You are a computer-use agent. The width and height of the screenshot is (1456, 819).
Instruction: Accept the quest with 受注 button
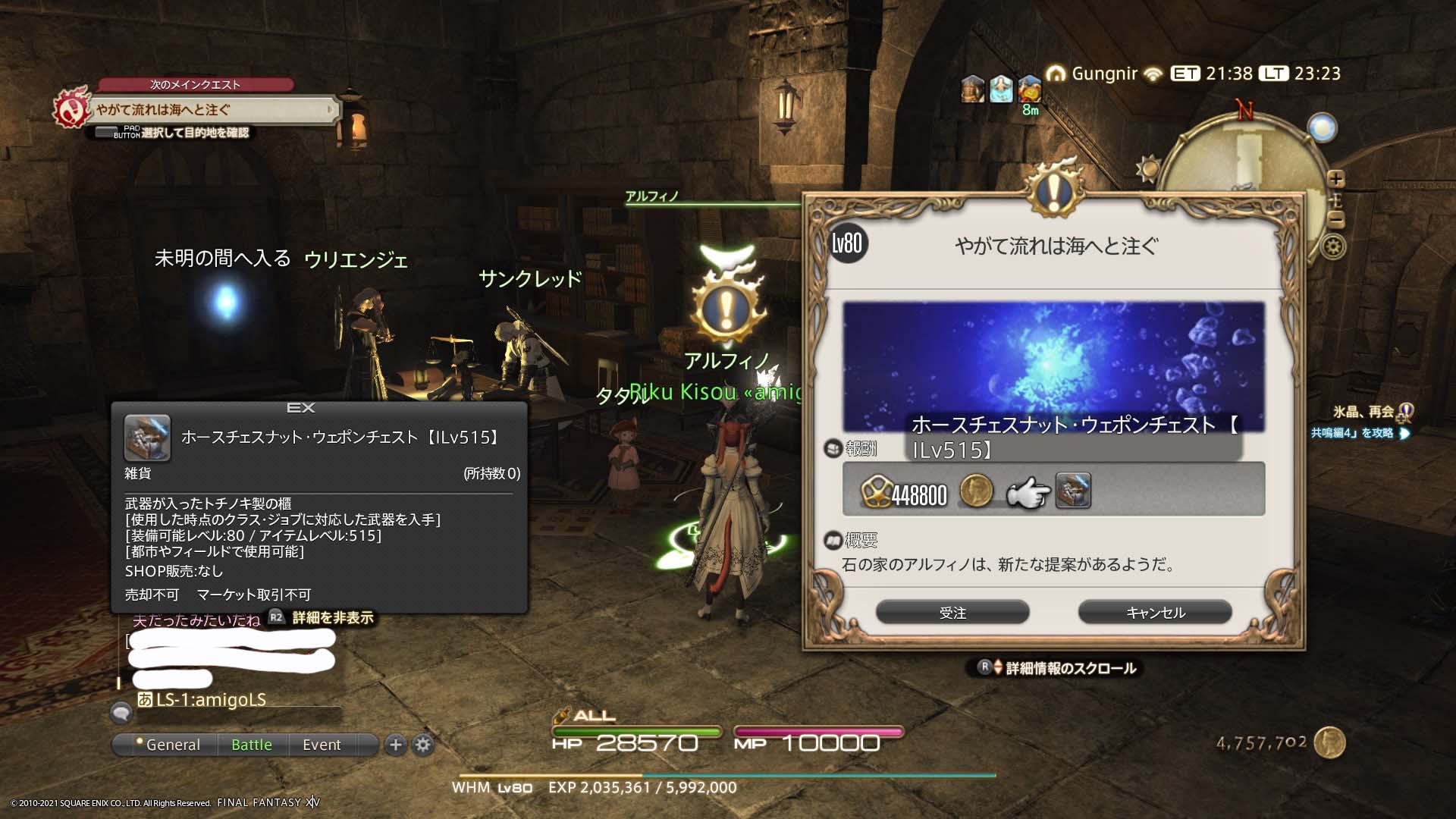point(952,612)
